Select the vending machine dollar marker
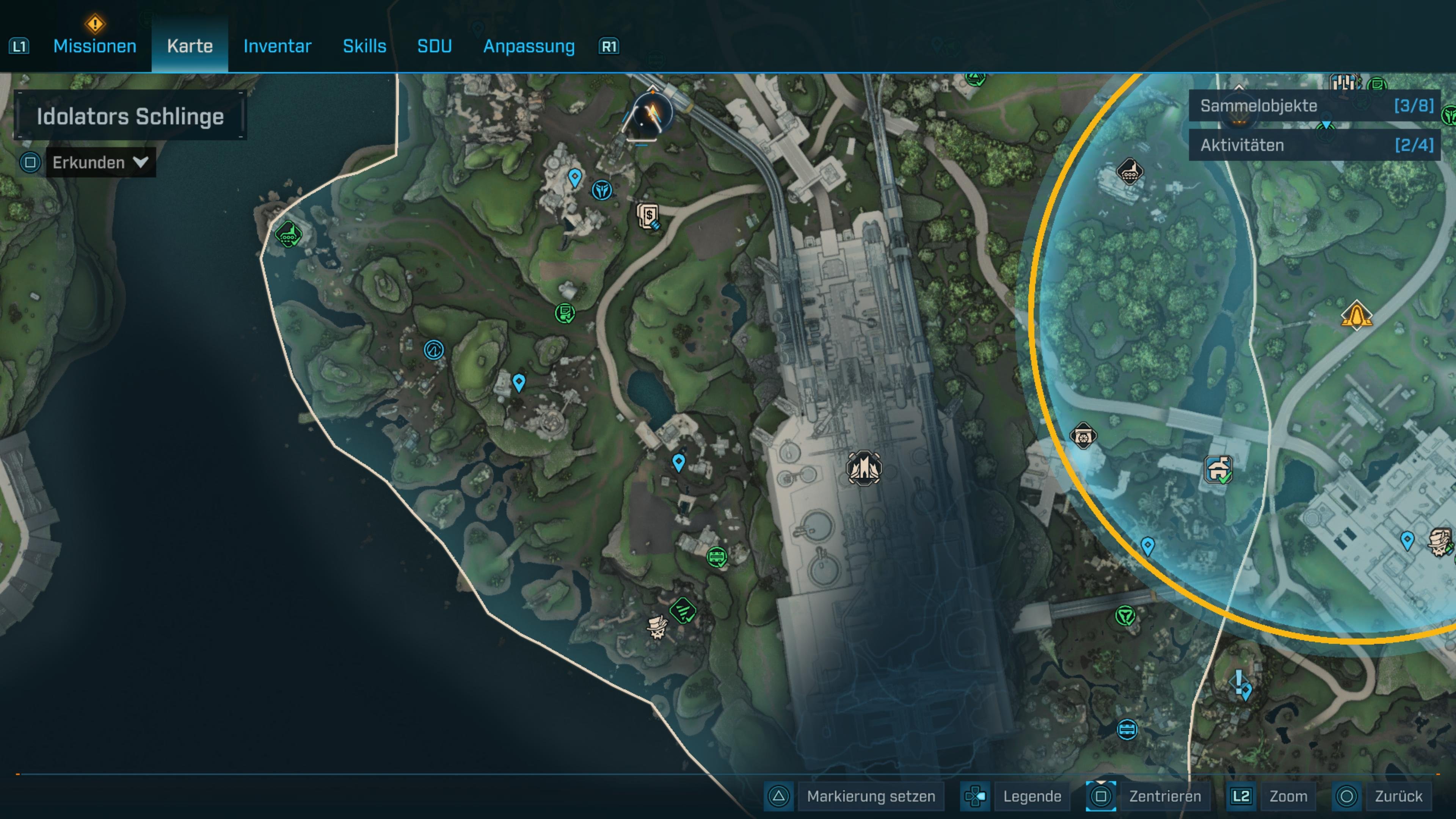Image resolution: width=1456 pixels, height=819 pixels. (649, 216)
